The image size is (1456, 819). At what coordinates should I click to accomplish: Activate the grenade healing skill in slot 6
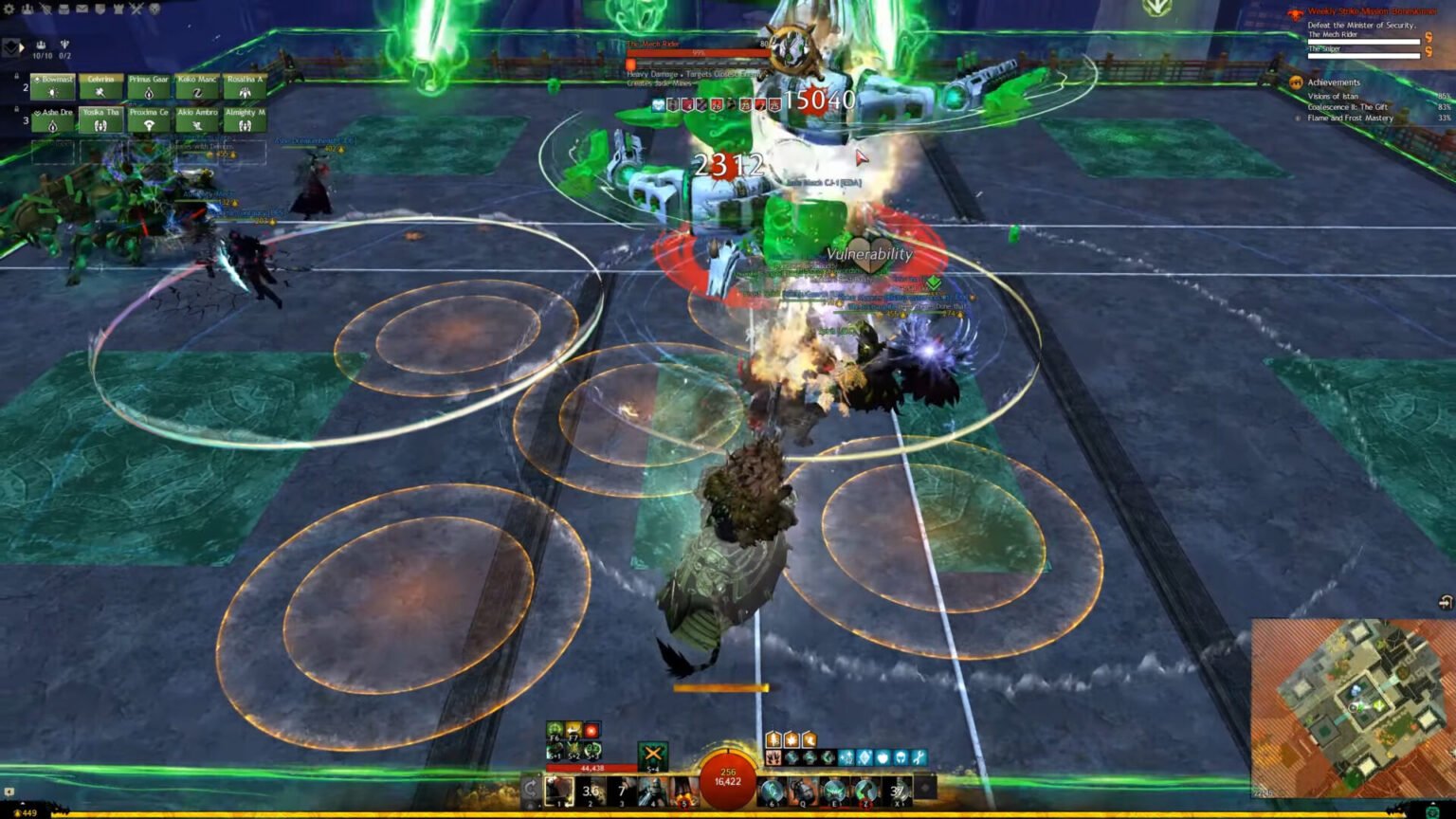point(770,790)
